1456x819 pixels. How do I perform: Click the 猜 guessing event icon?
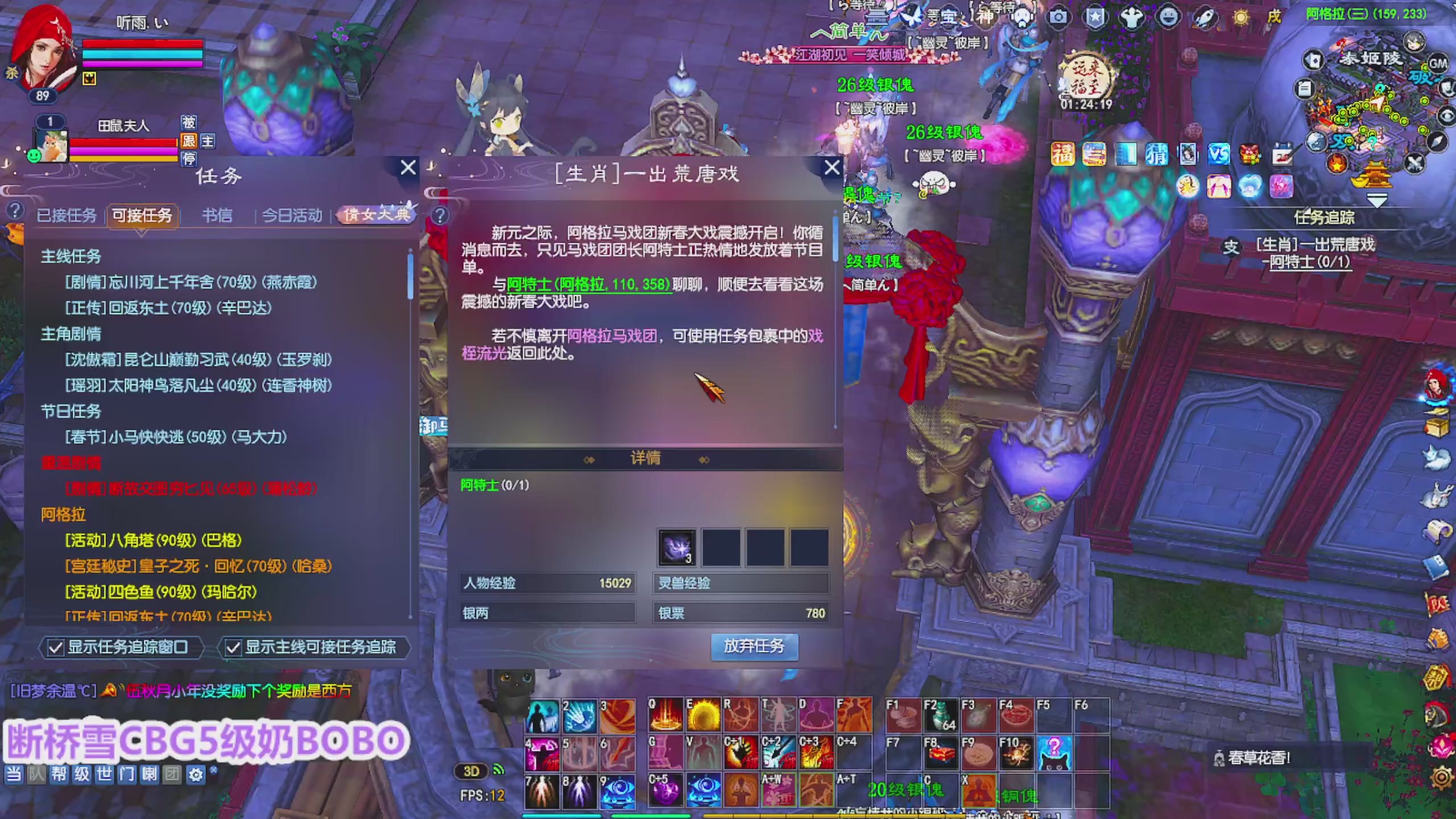(1157, 155)
